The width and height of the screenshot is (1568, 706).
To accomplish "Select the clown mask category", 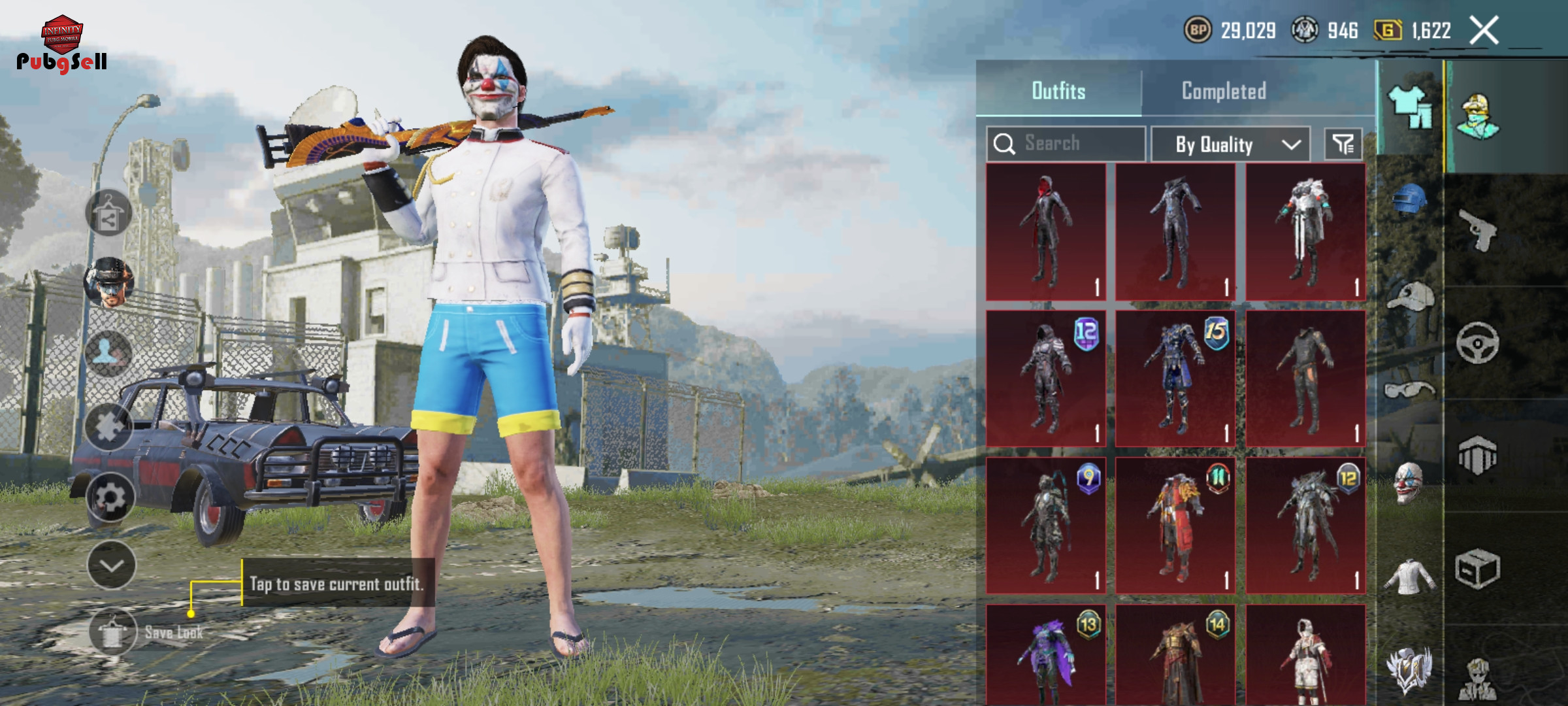I will coord(1409,484).
